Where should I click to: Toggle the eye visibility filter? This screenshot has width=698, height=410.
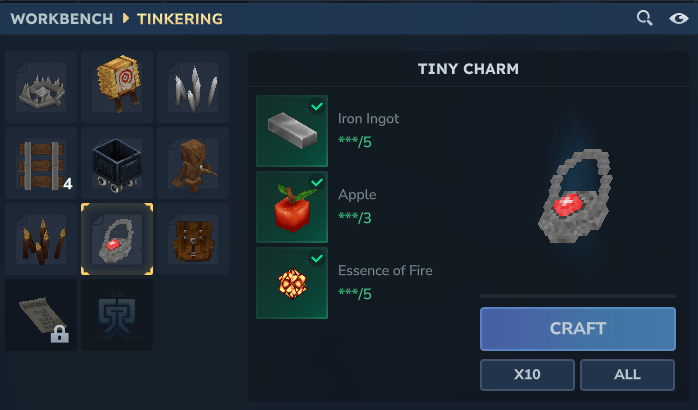pyautogui.click(x=678, y=18)
